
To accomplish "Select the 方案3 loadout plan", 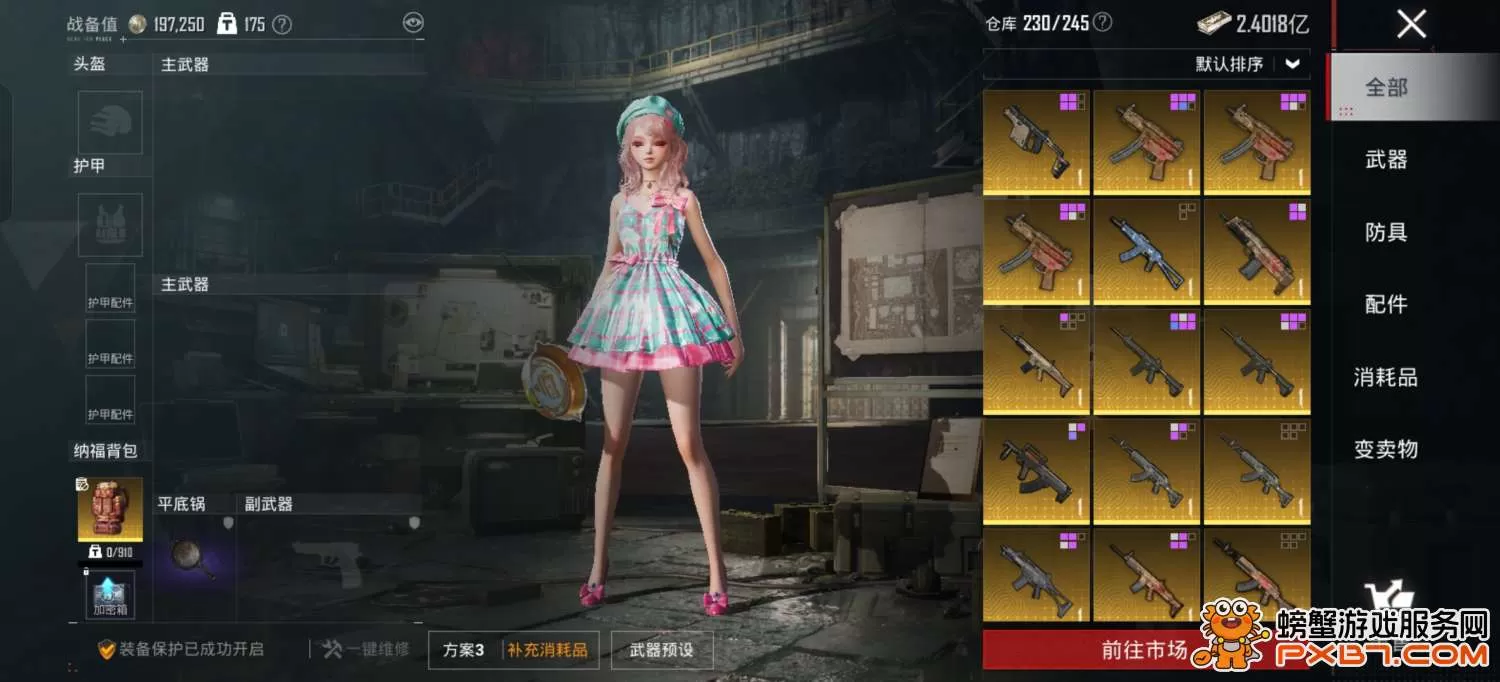I will pyautogui.click(x=464, y=650).
